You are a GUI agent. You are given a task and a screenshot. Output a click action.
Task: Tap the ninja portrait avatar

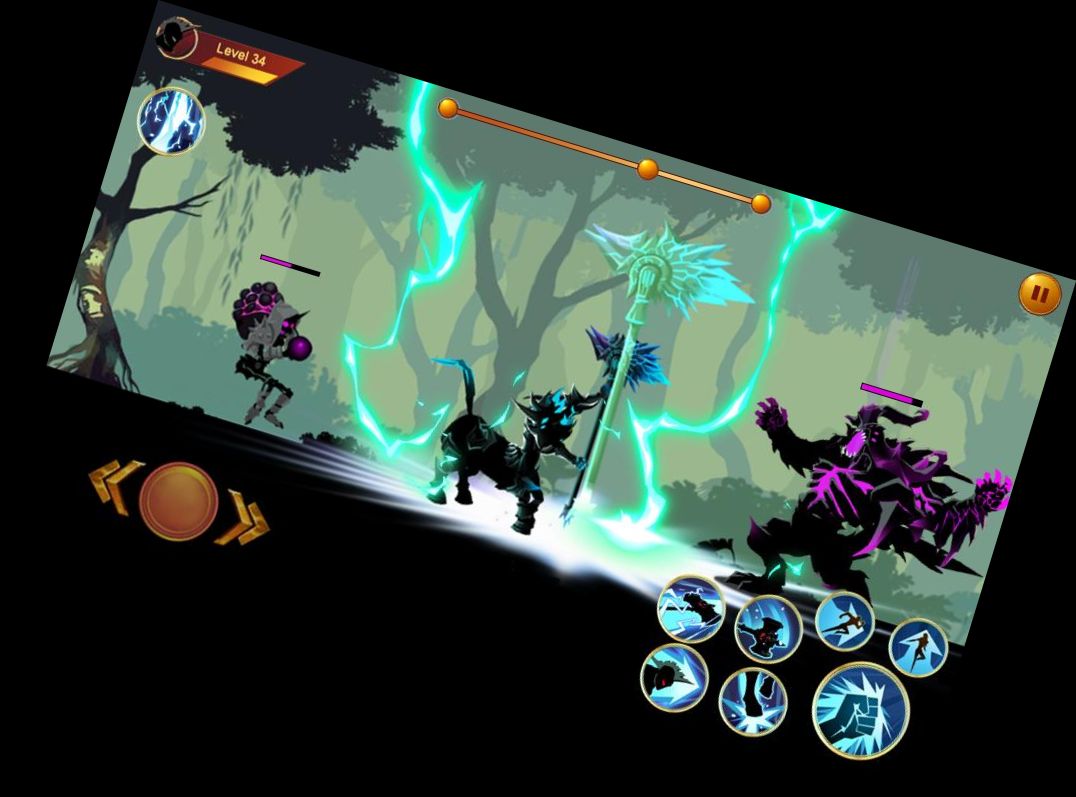[177, 40]
